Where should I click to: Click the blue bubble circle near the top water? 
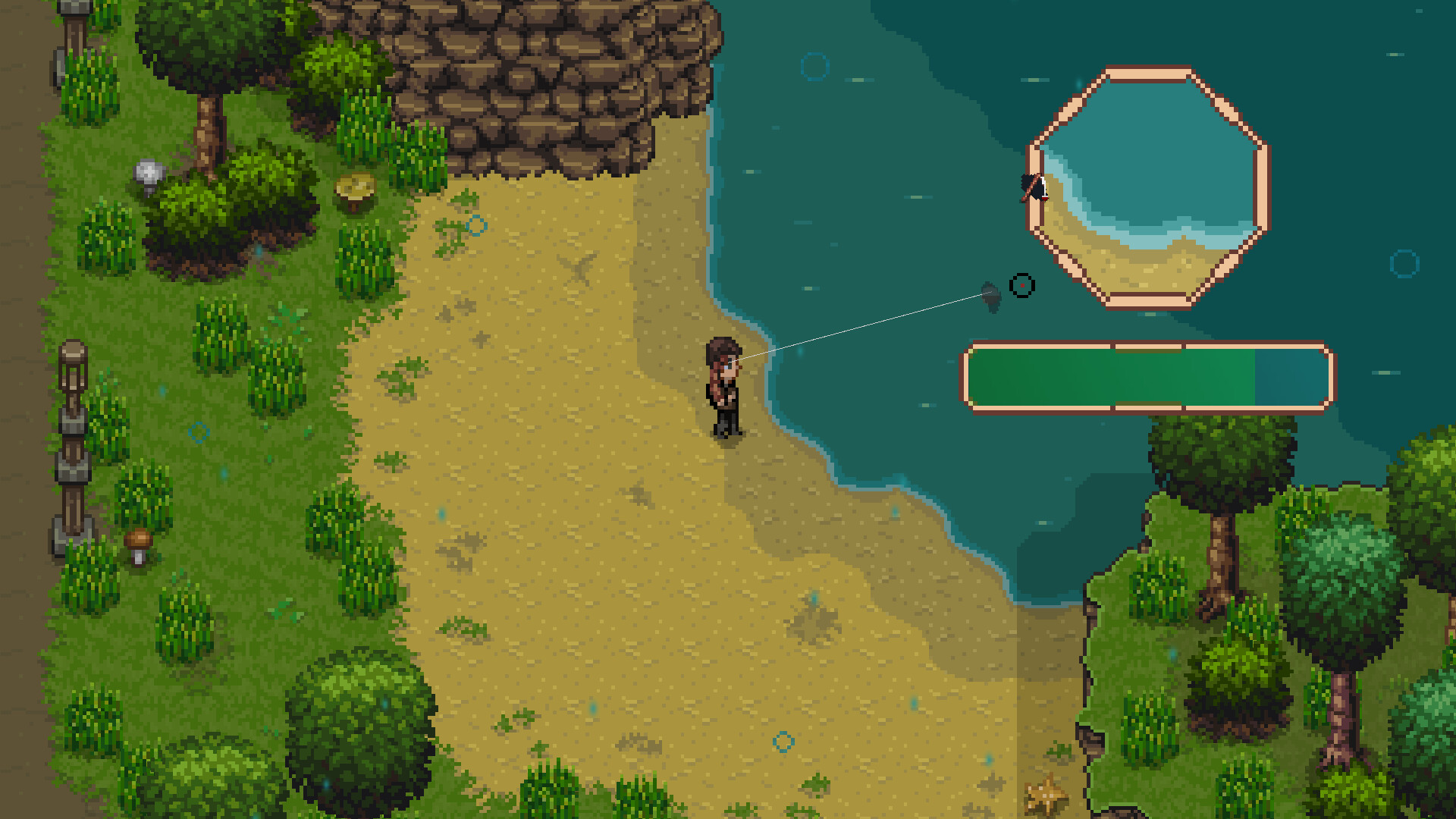click(815, 67)
